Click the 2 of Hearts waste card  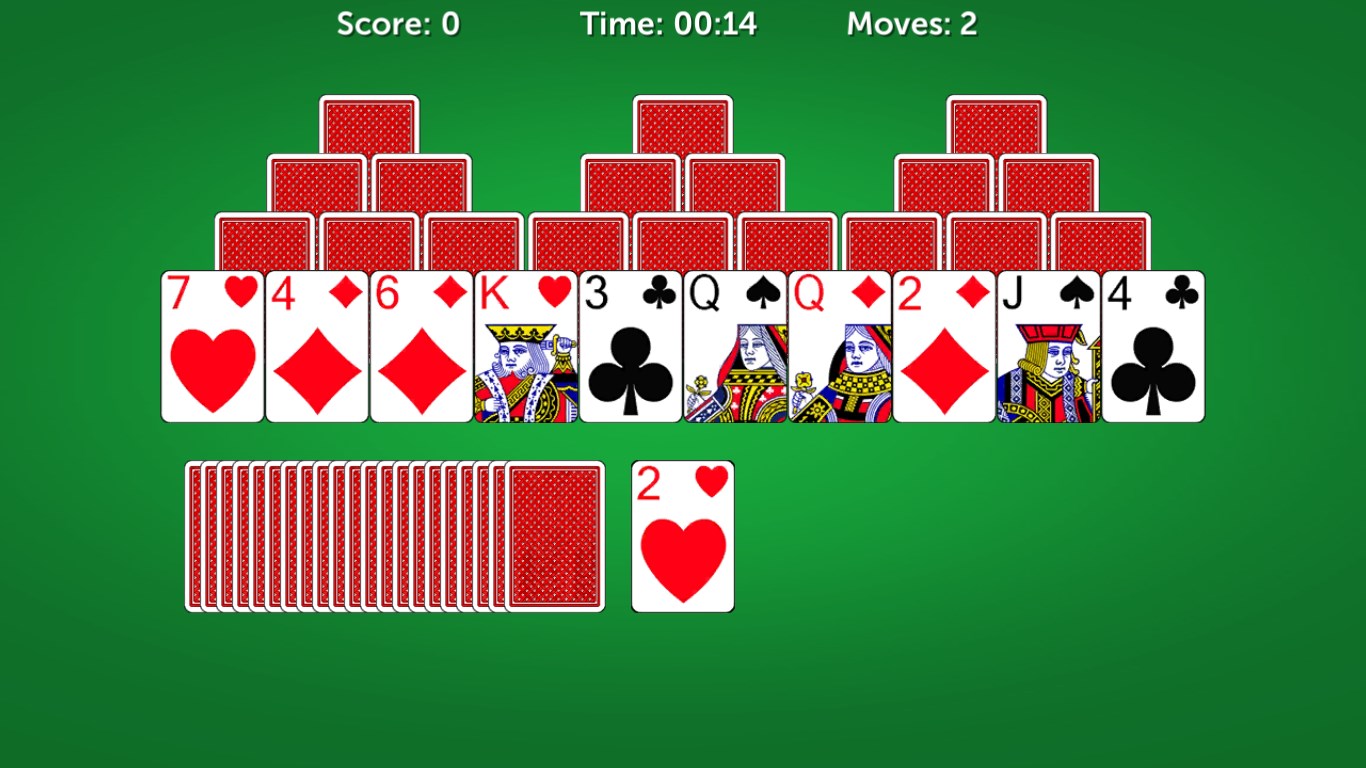683,535
